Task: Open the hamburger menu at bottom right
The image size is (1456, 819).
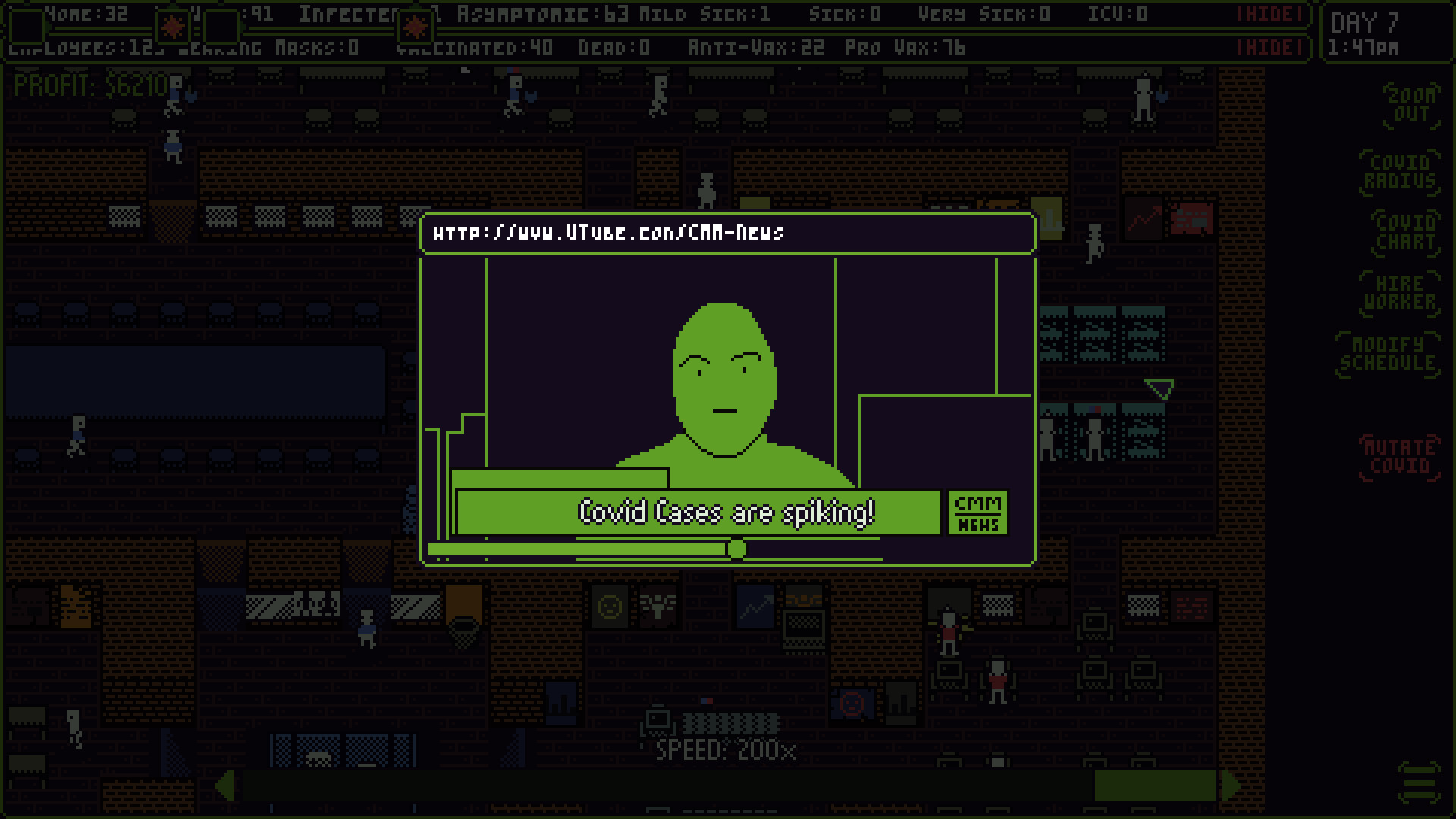Action: tap(1420, 783)
